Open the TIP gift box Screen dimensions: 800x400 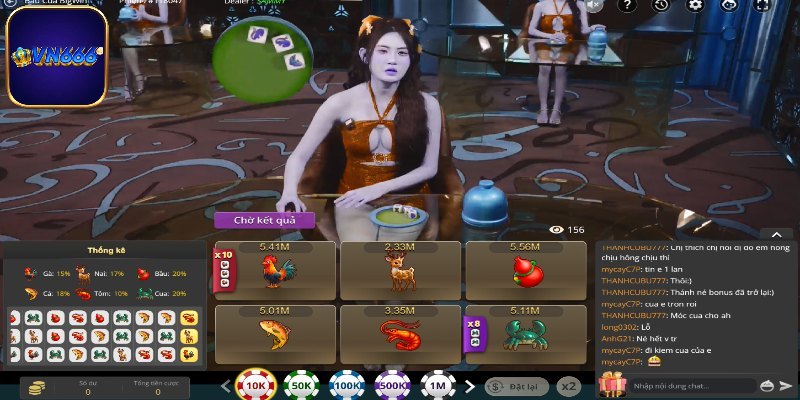pos(609,385)
